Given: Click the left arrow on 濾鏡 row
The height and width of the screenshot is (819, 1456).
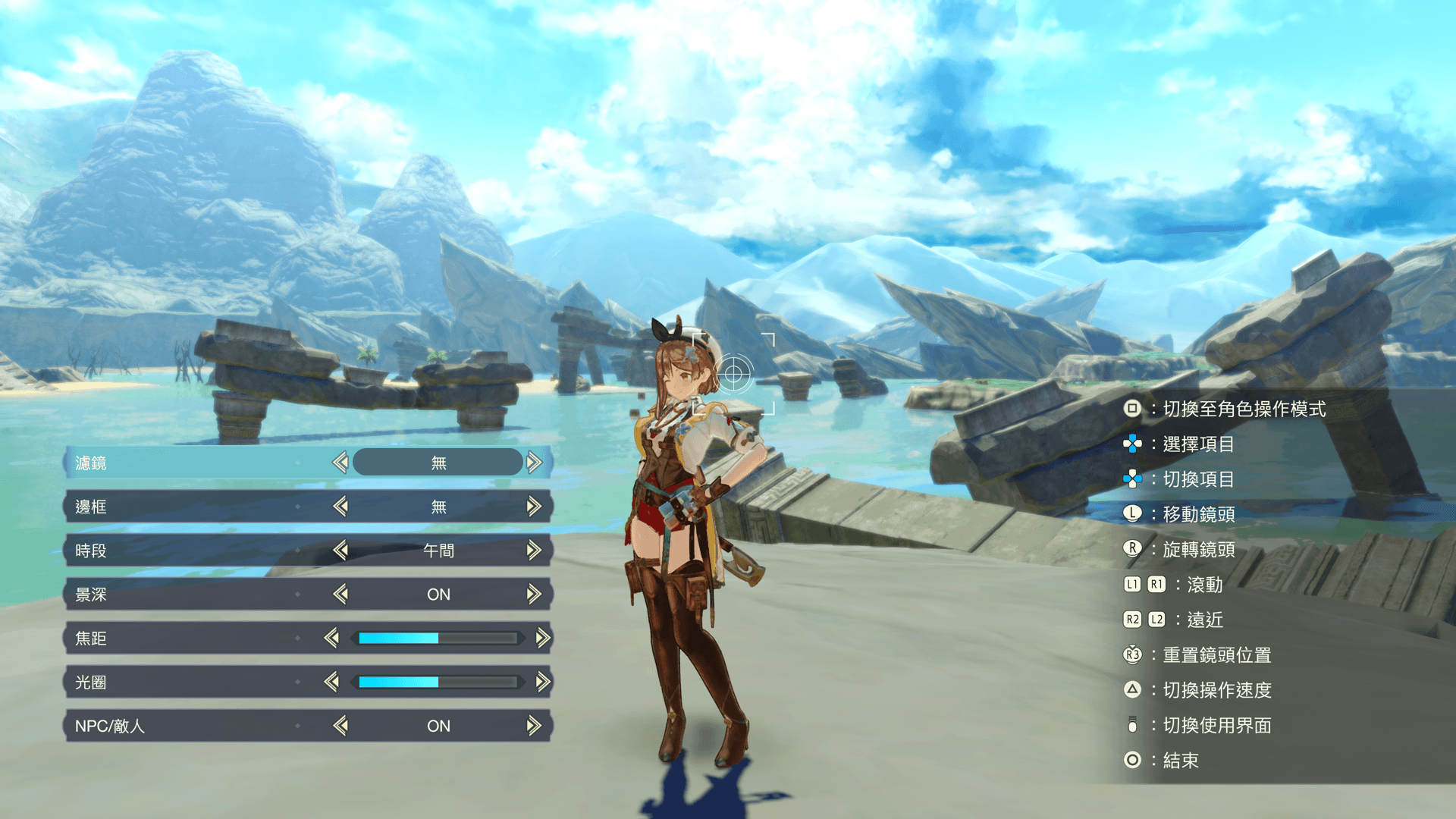Looking at the screenshot, I should [x=340, y=462].
